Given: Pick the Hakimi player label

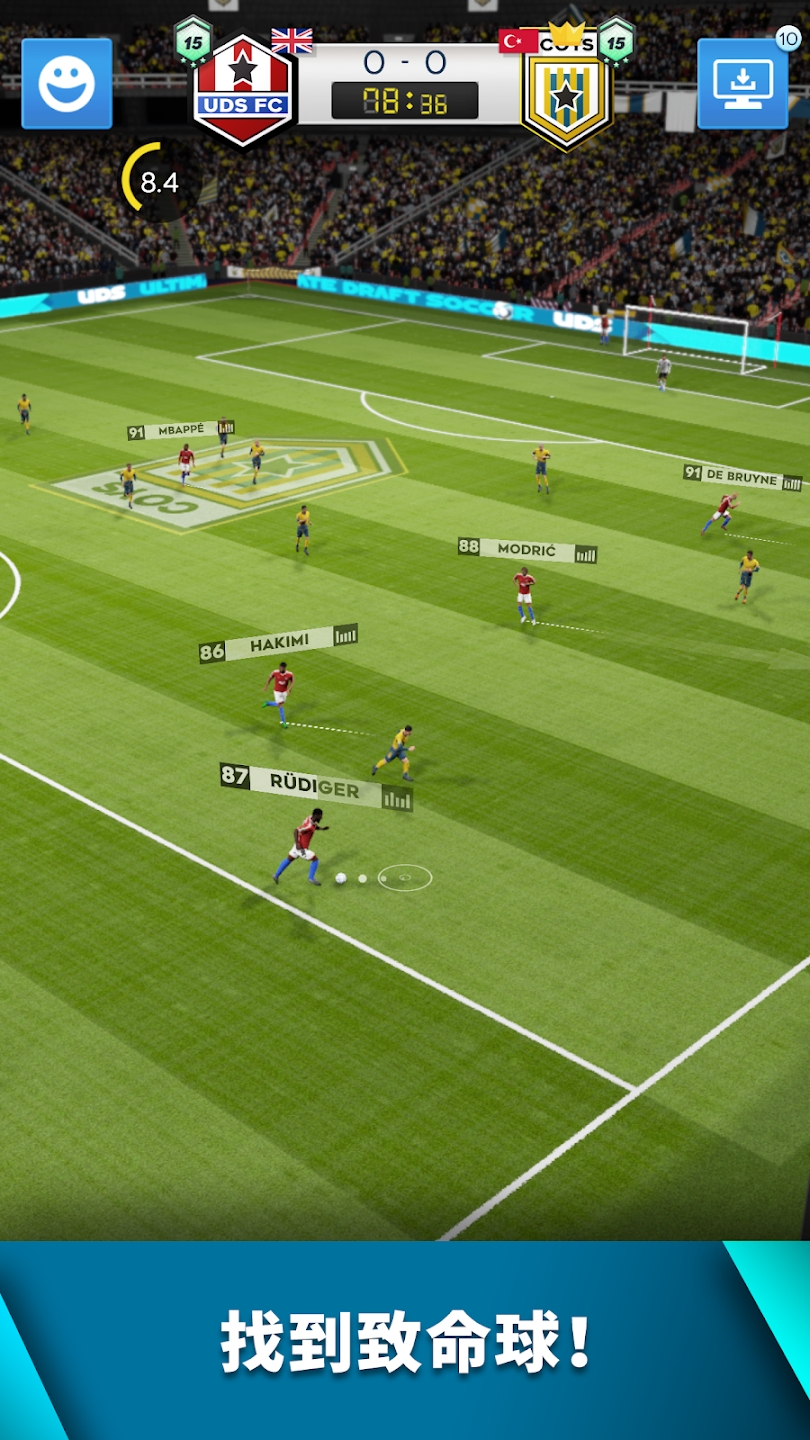Looking at the screenshot, I should 278,645.
